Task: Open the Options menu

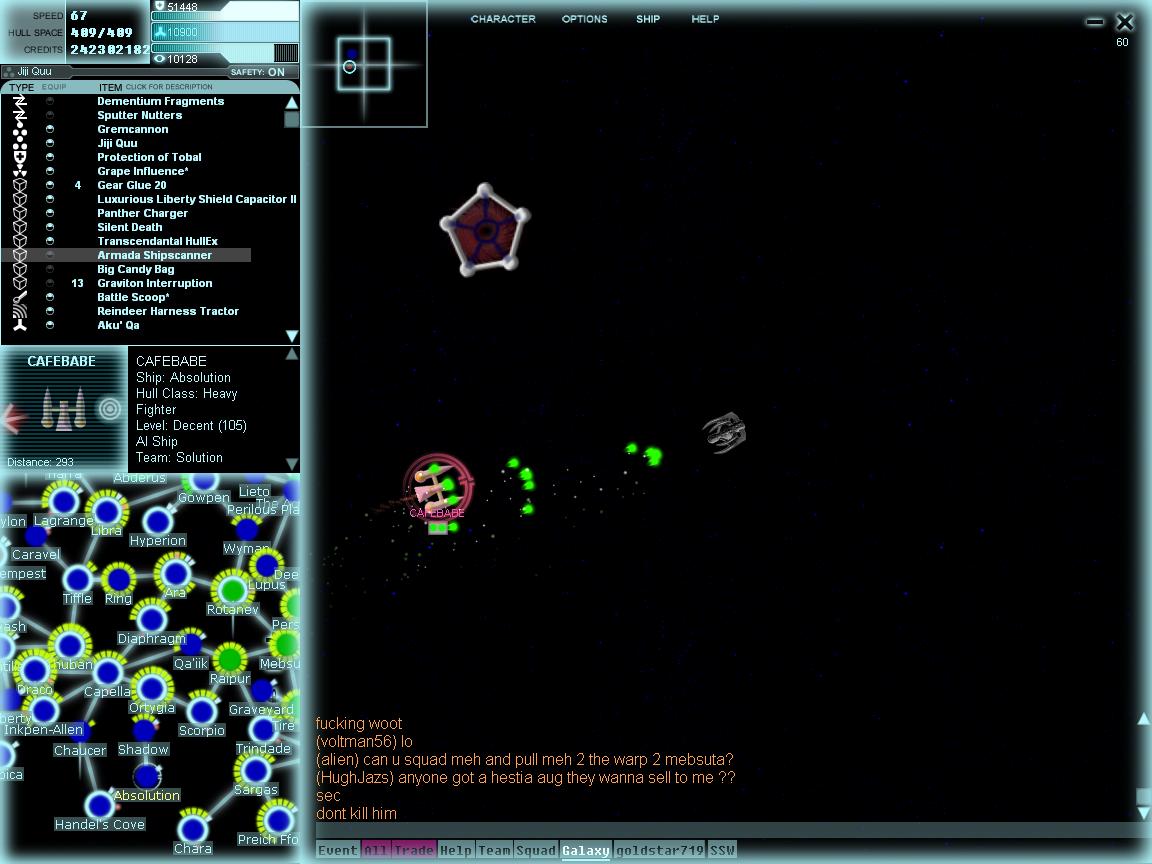Action: [584, 19]
